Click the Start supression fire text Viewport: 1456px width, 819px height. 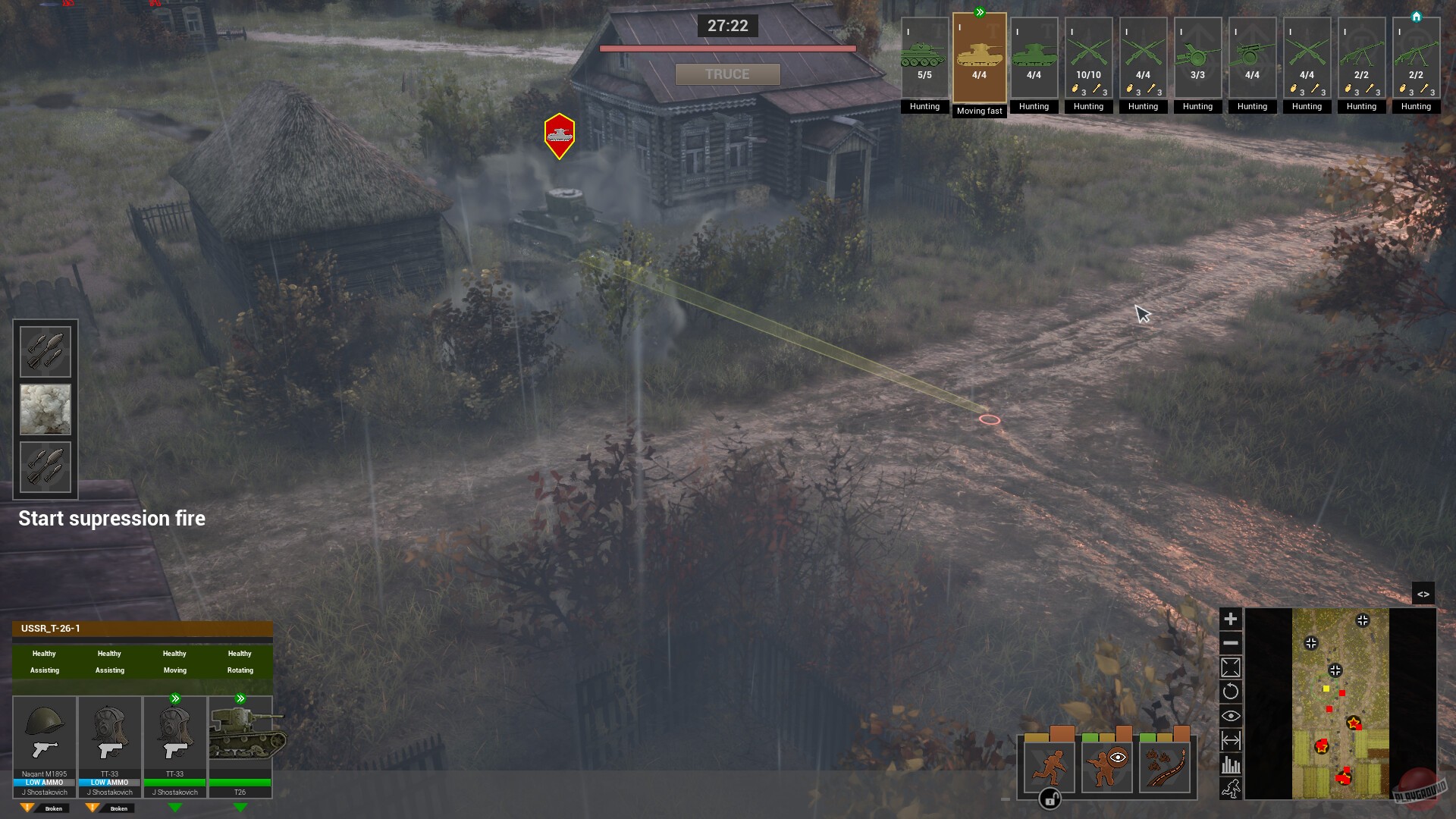[111, 518]
